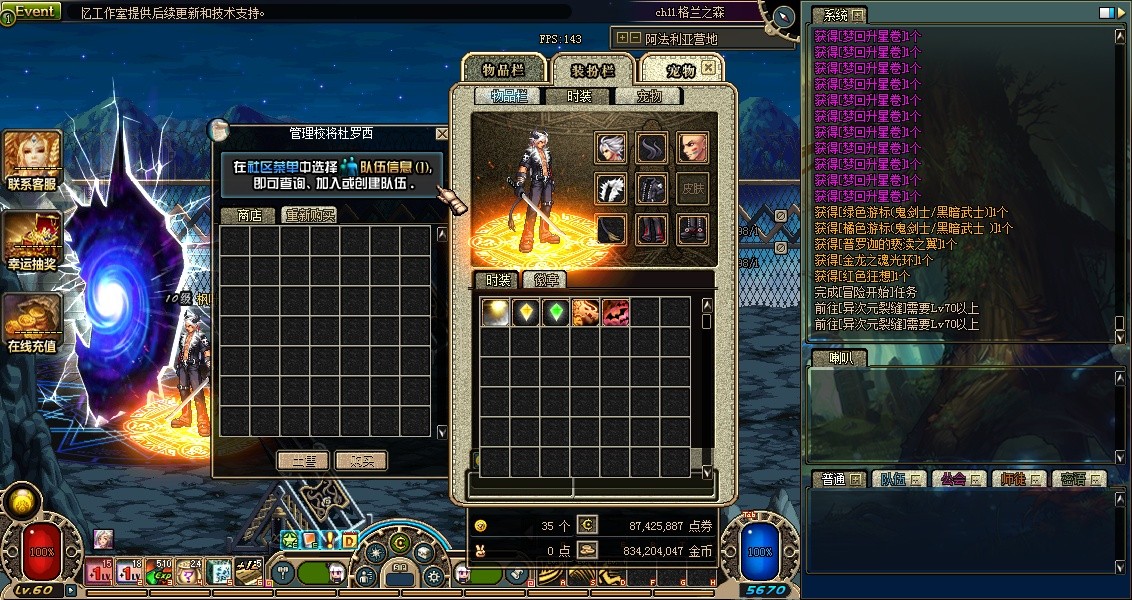The height and width of the screenshot is (600, 1132).
Task: Select the 徽章 emblem sub-tab
Action: 544,280
